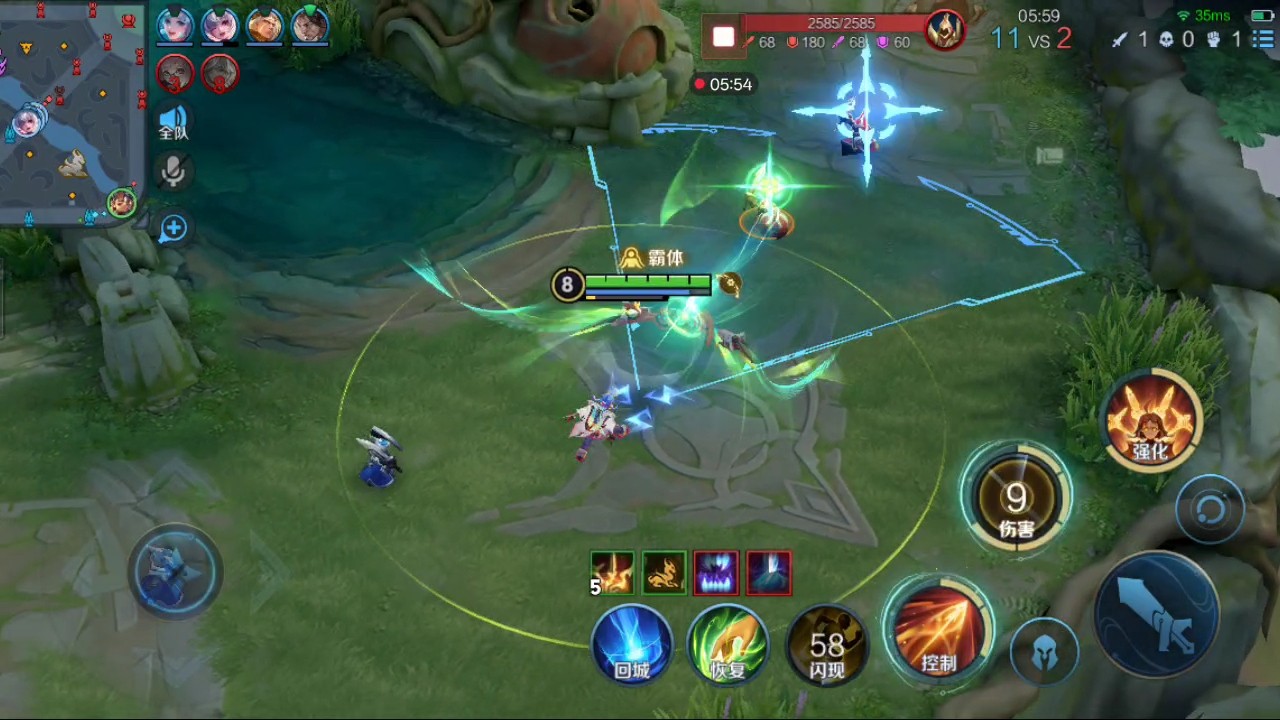Open the blue plus button below the microphone
This screenshot has height=720, width=1280.
pyautogui.click(x=173, y=229)
